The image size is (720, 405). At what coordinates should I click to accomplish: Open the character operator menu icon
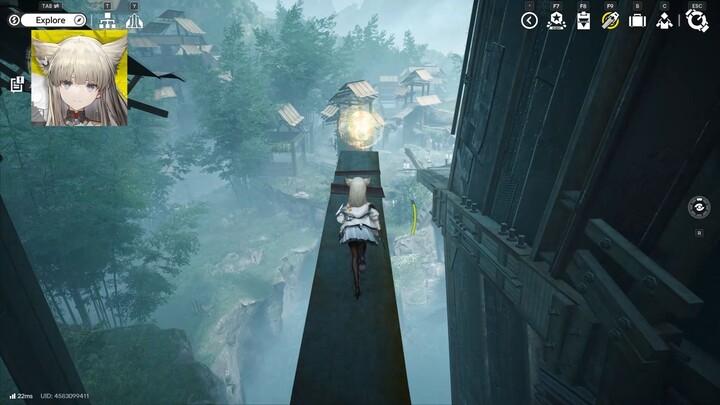point(664,20)
